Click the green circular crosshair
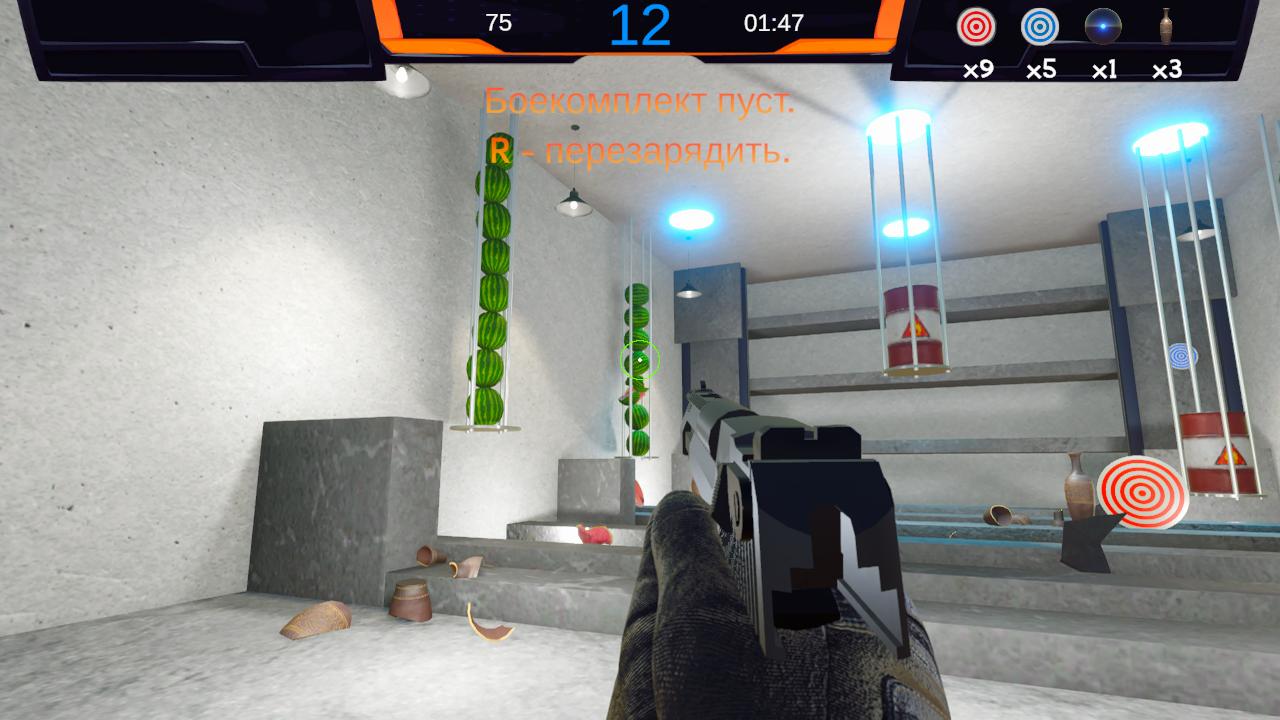Image resolution: width=1280 pixels, height=720 pixels. click(638, 358)
